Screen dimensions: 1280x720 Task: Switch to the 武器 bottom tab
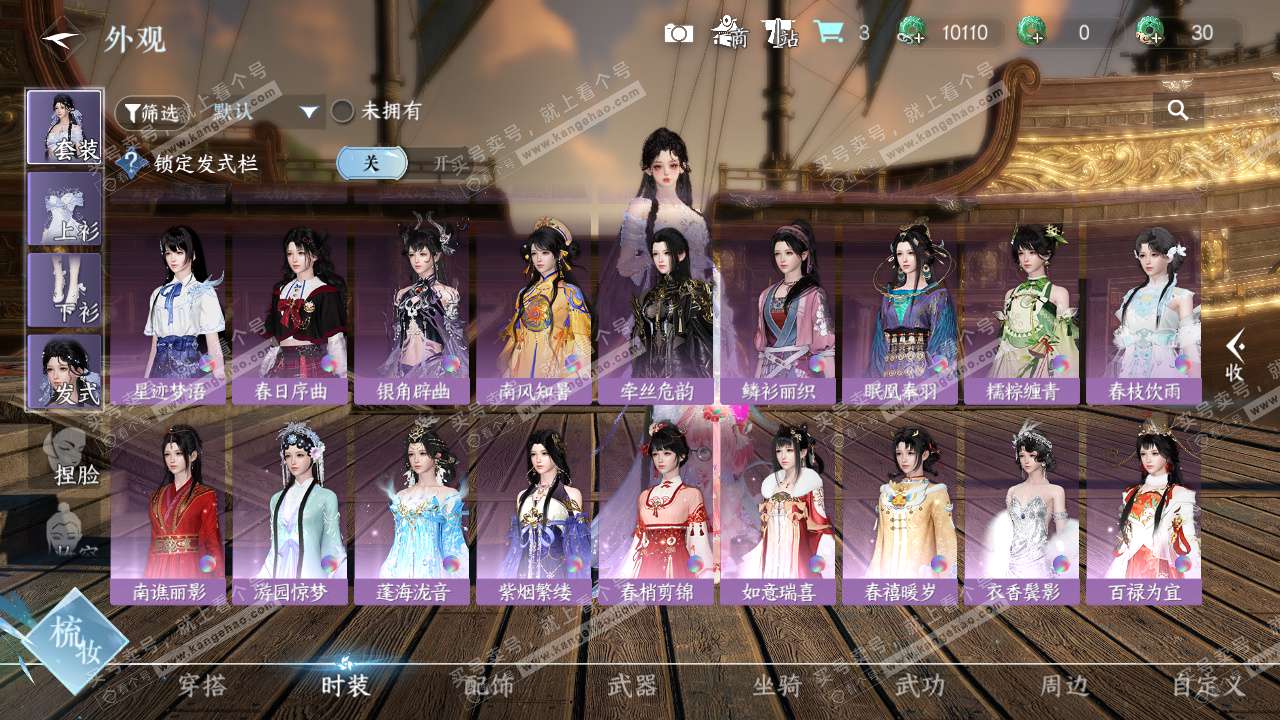(x=633, y=686)
